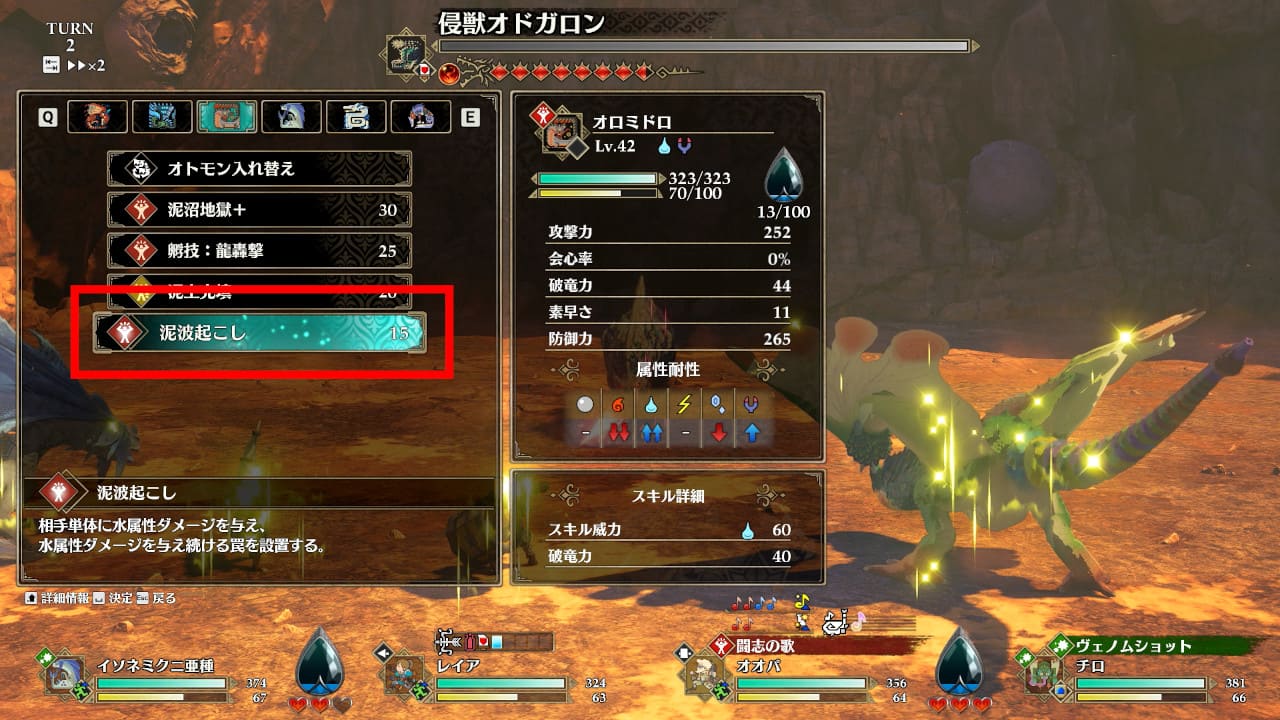Screen dimensions: 1280x720
Task: Switch to the last monster tab in the row
Action: (420, 117)
